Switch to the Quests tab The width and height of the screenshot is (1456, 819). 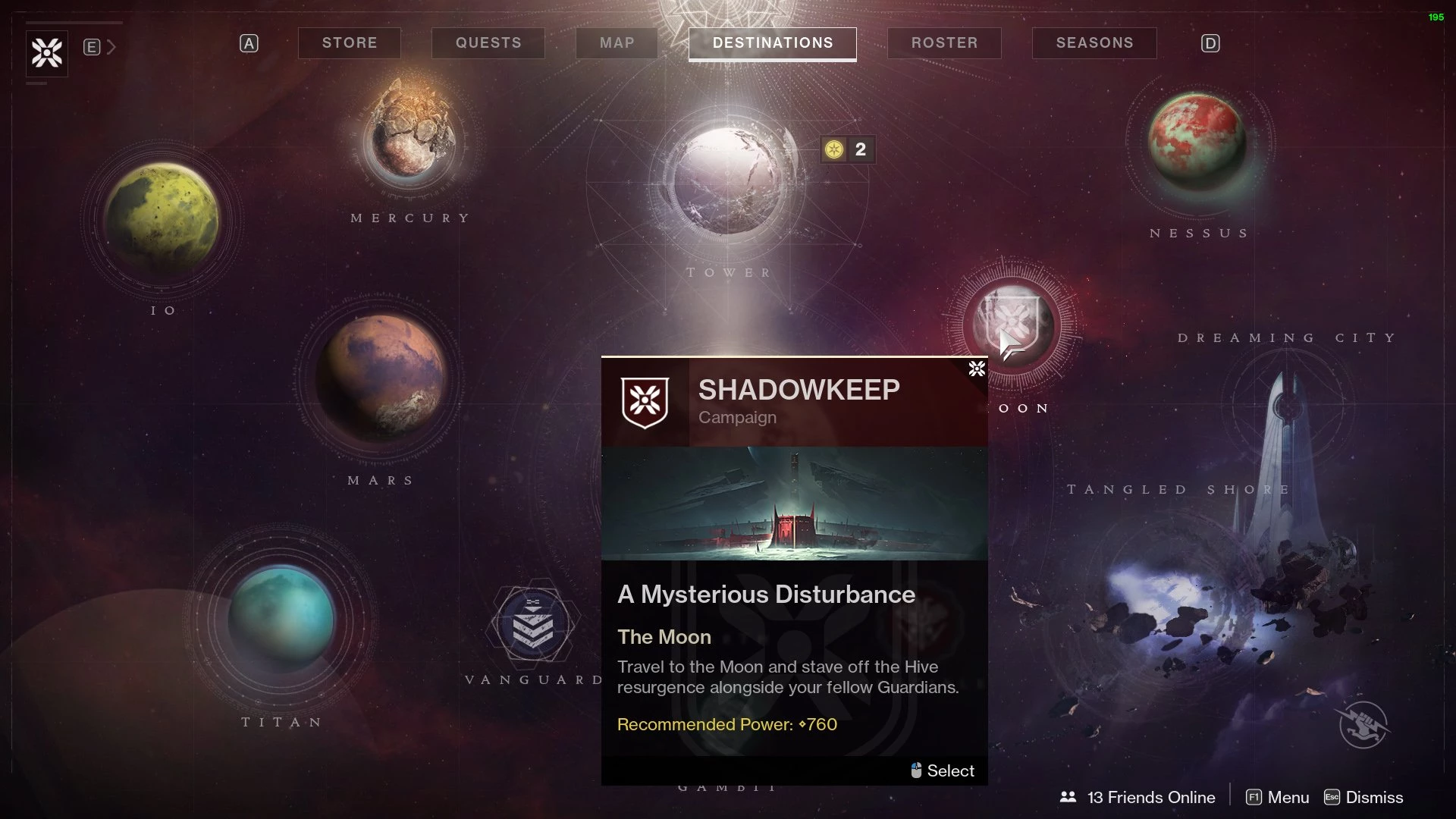point(488,43)
